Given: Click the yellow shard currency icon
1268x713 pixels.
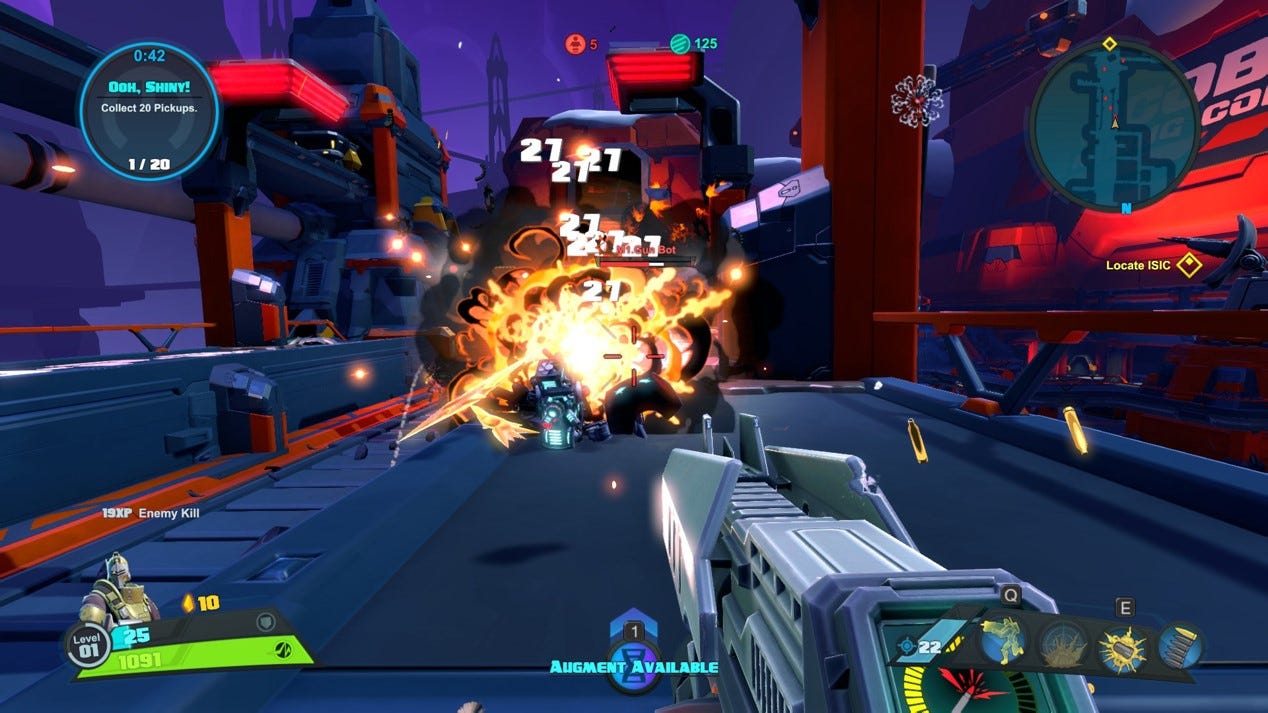Looking at the screenshot, I should coord(187,603).
